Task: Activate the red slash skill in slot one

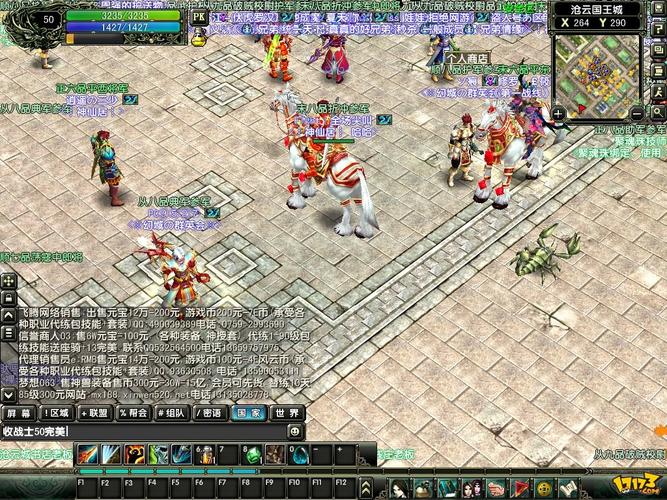Action: tap(88, 454)
